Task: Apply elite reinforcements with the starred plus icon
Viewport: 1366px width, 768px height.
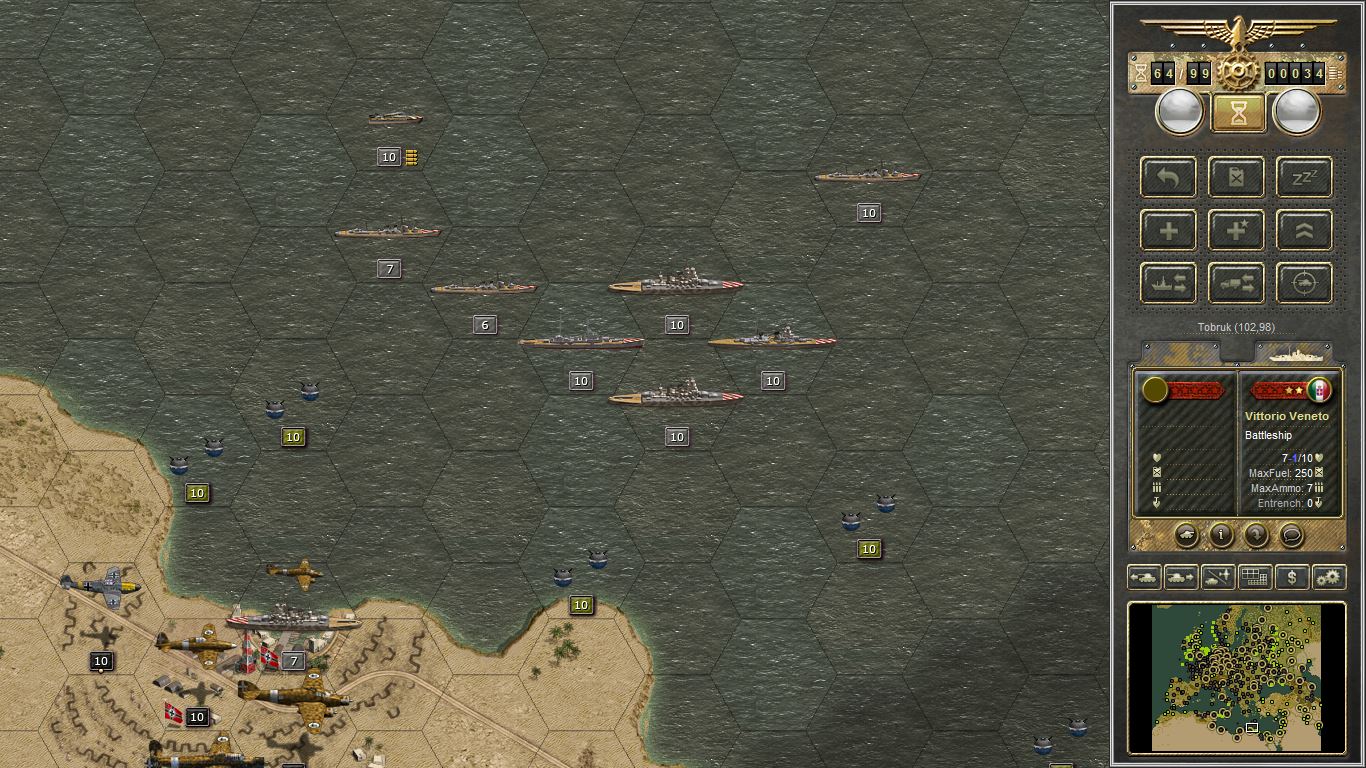Action: [1236, 230]
